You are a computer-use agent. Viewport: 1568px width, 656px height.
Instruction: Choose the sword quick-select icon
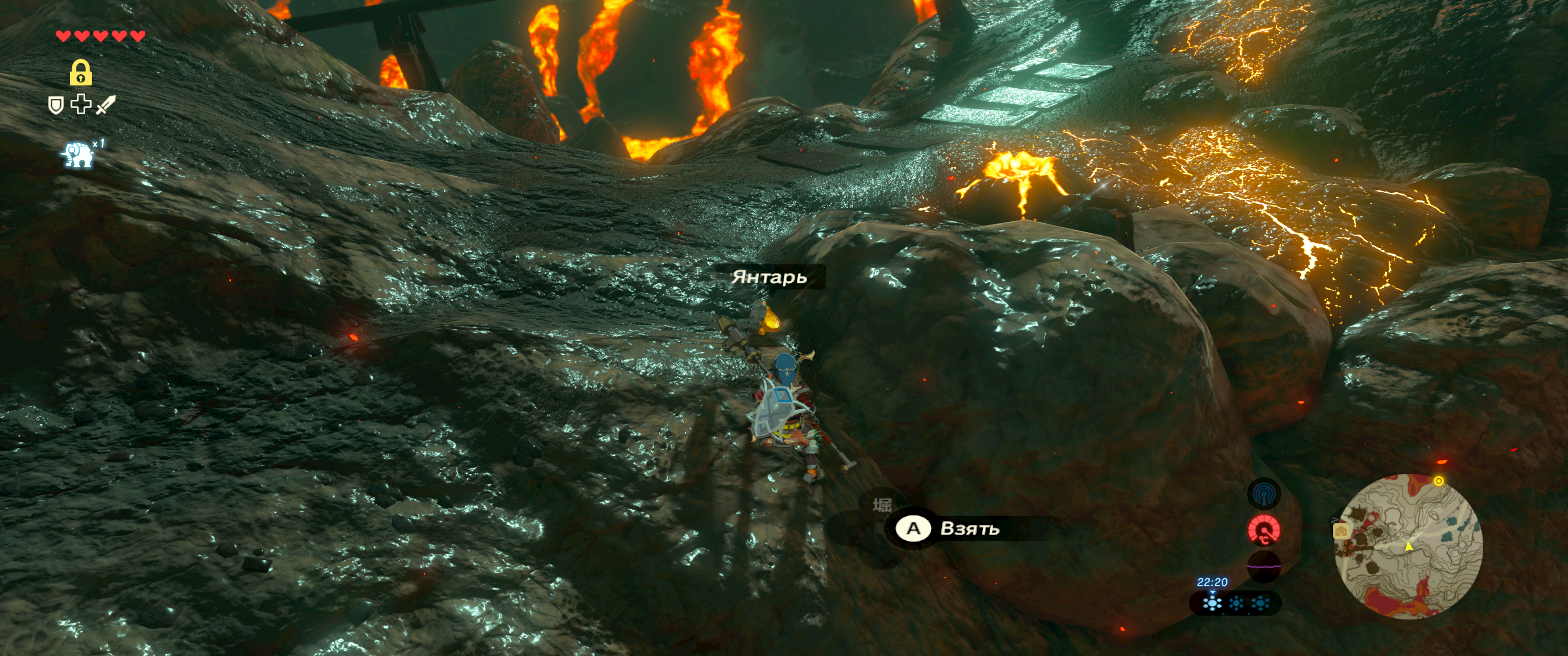coord(105,105)
